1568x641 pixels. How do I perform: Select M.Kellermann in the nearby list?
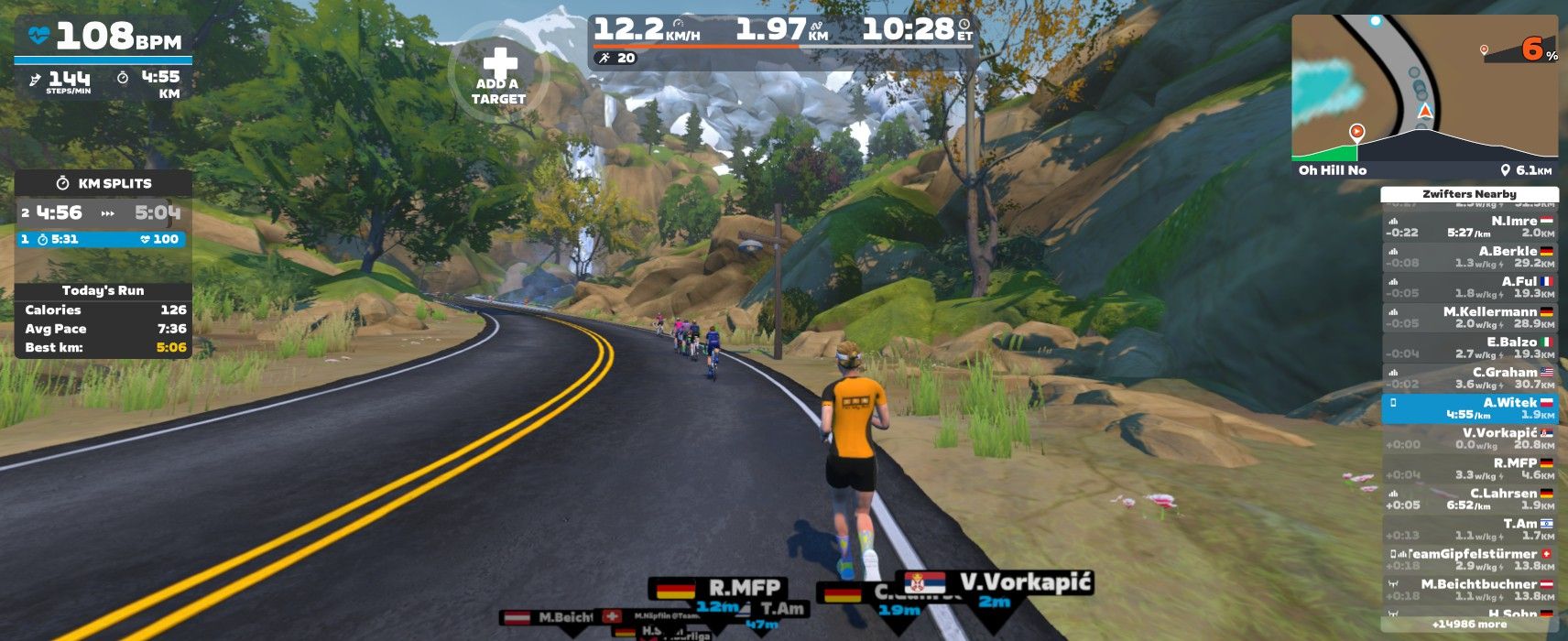(x=1469, y=317)
